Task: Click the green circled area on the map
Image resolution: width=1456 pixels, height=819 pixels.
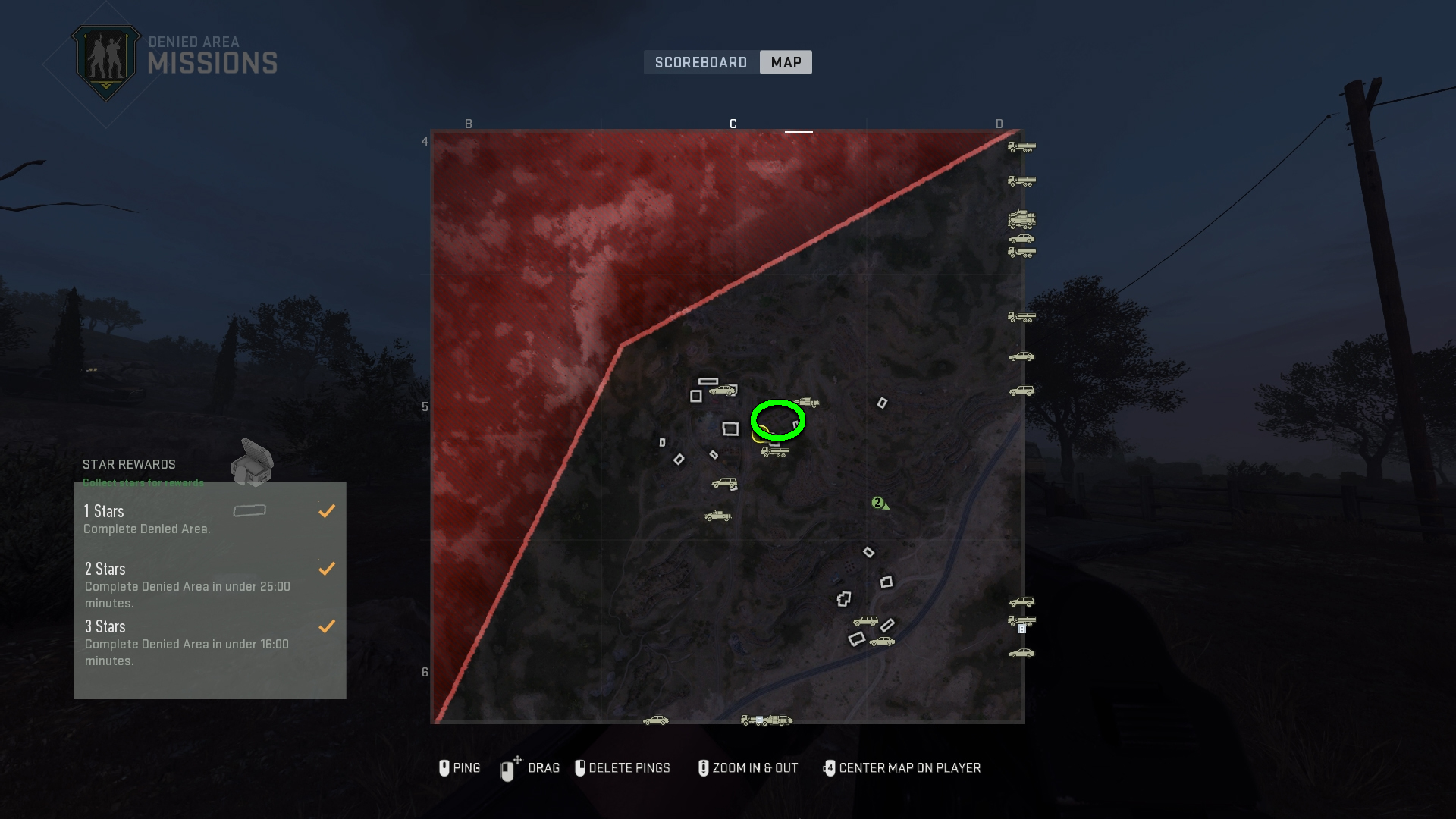Action: coord(777,419)
